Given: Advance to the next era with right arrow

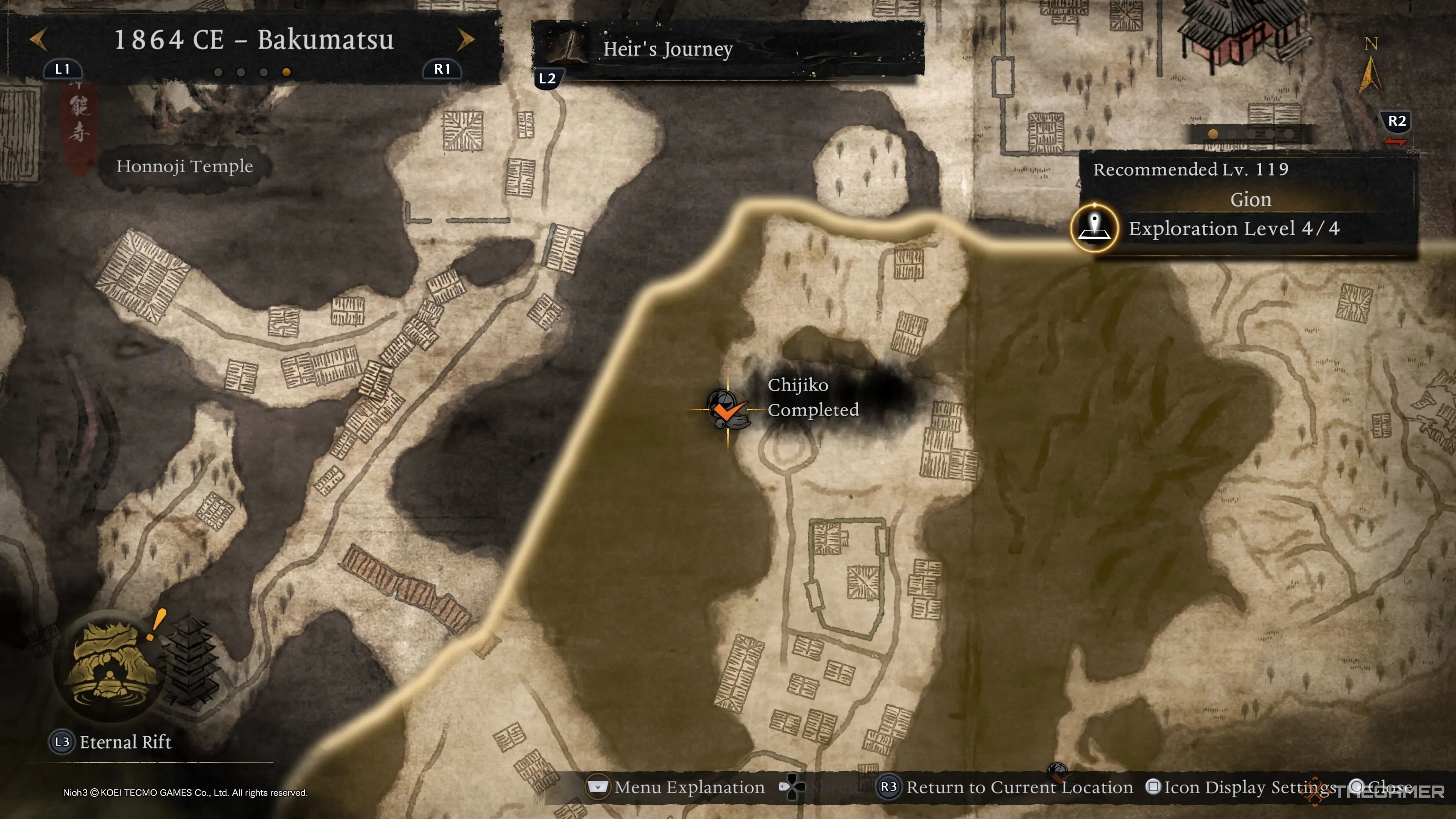Looking at the screenshot, I should pyautogui.click(x=465, y=39).
